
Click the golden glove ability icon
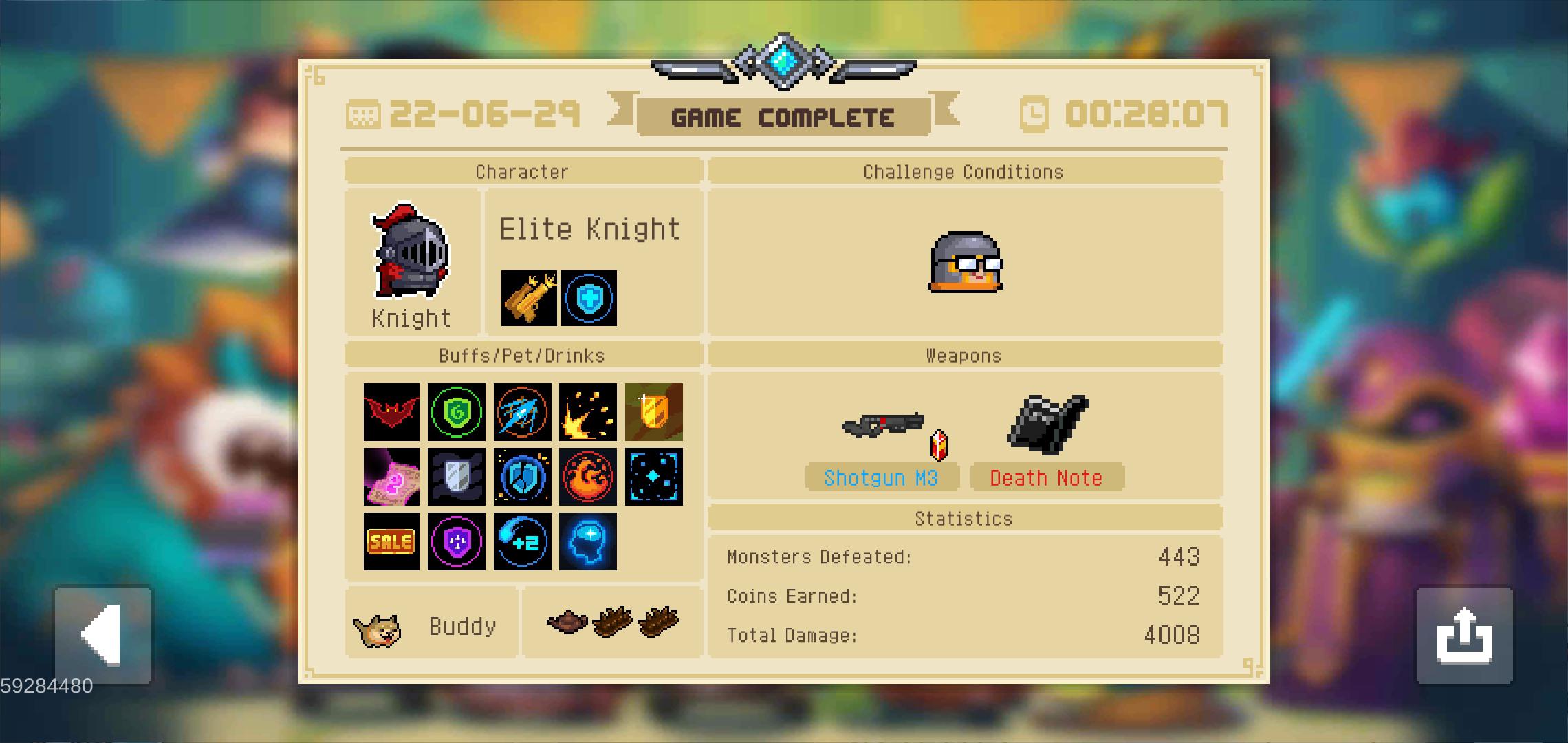528,298
